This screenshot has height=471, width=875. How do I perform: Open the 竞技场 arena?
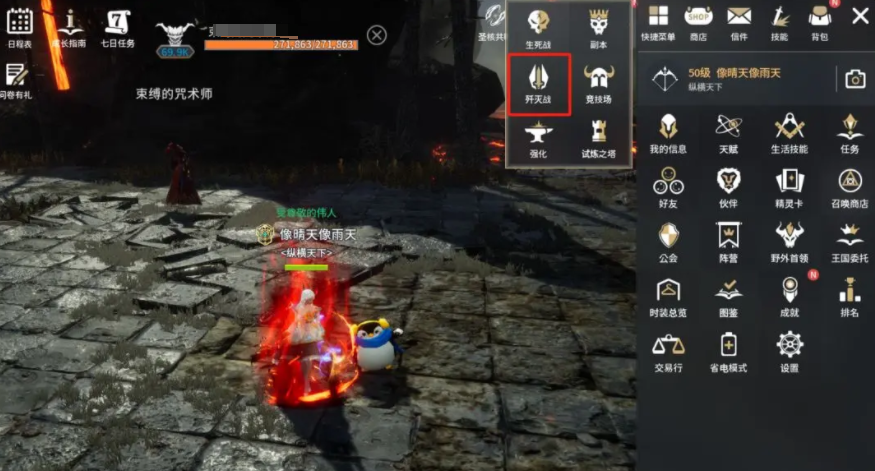tap(599, 84)
